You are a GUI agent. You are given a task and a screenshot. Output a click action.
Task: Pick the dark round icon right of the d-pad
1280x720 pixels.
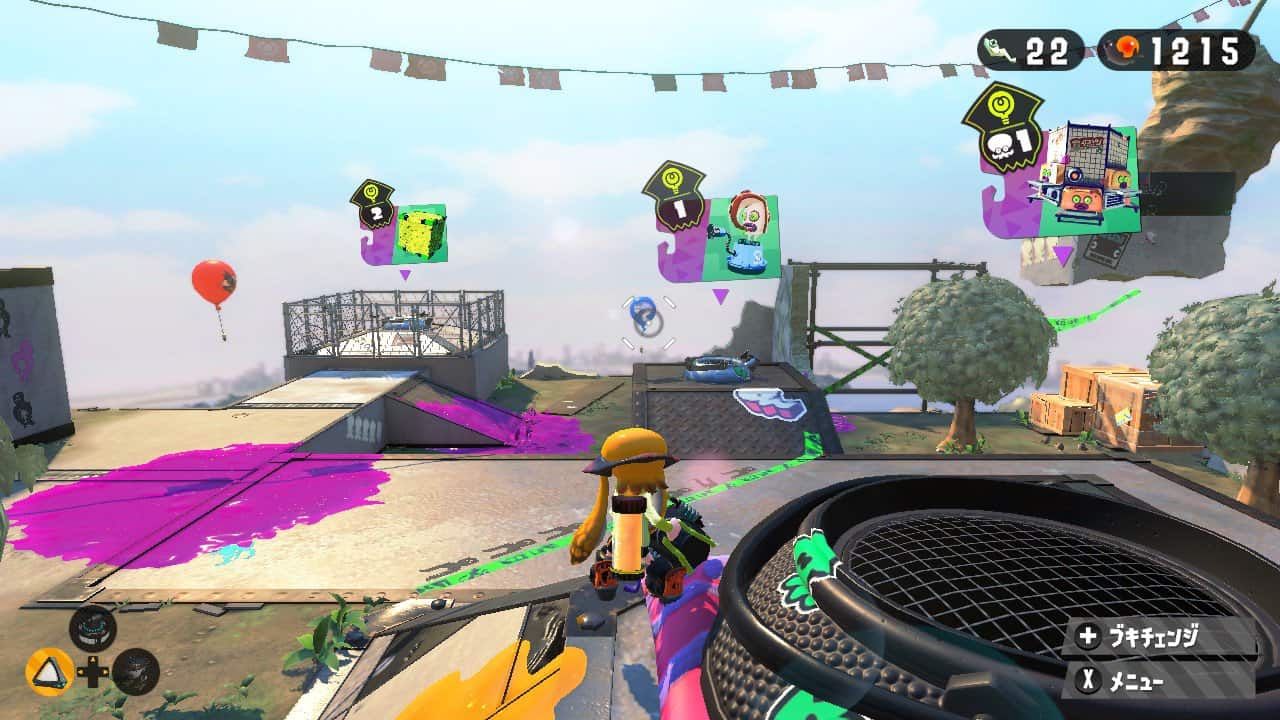coord(136,672)
